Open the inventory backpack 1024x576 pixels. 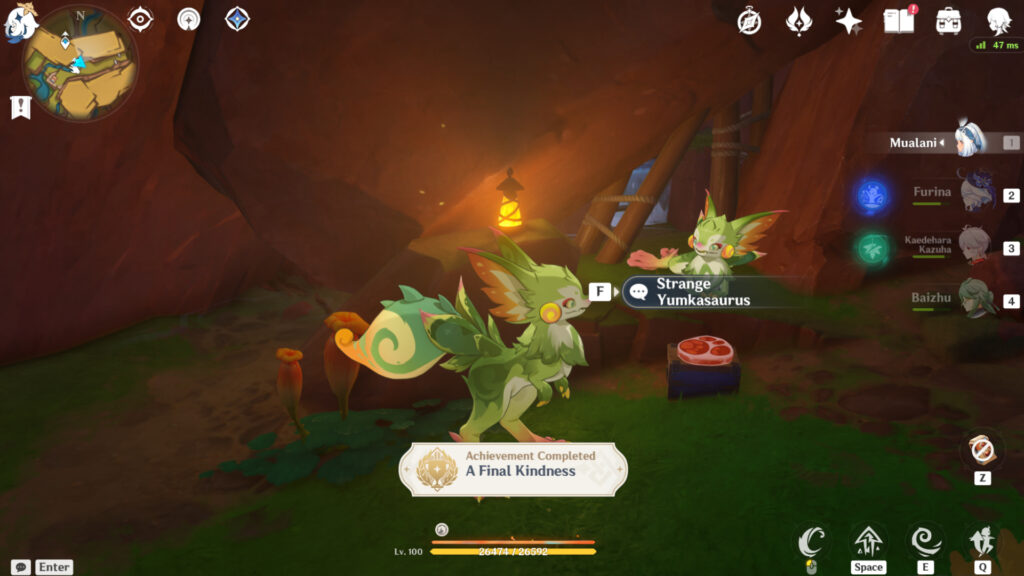tap(948, 21)
